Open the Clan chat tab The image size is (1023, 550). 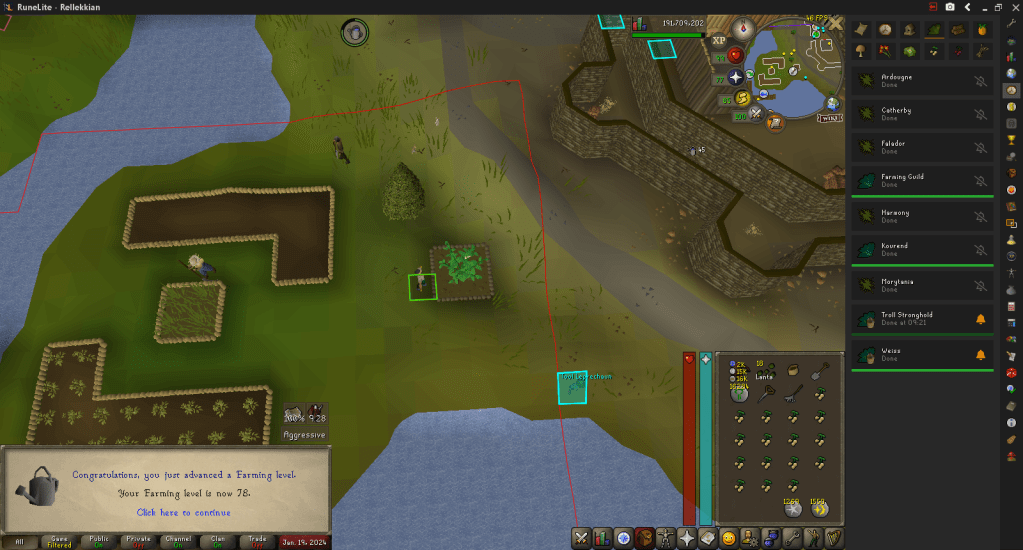(x=216, y=541)
